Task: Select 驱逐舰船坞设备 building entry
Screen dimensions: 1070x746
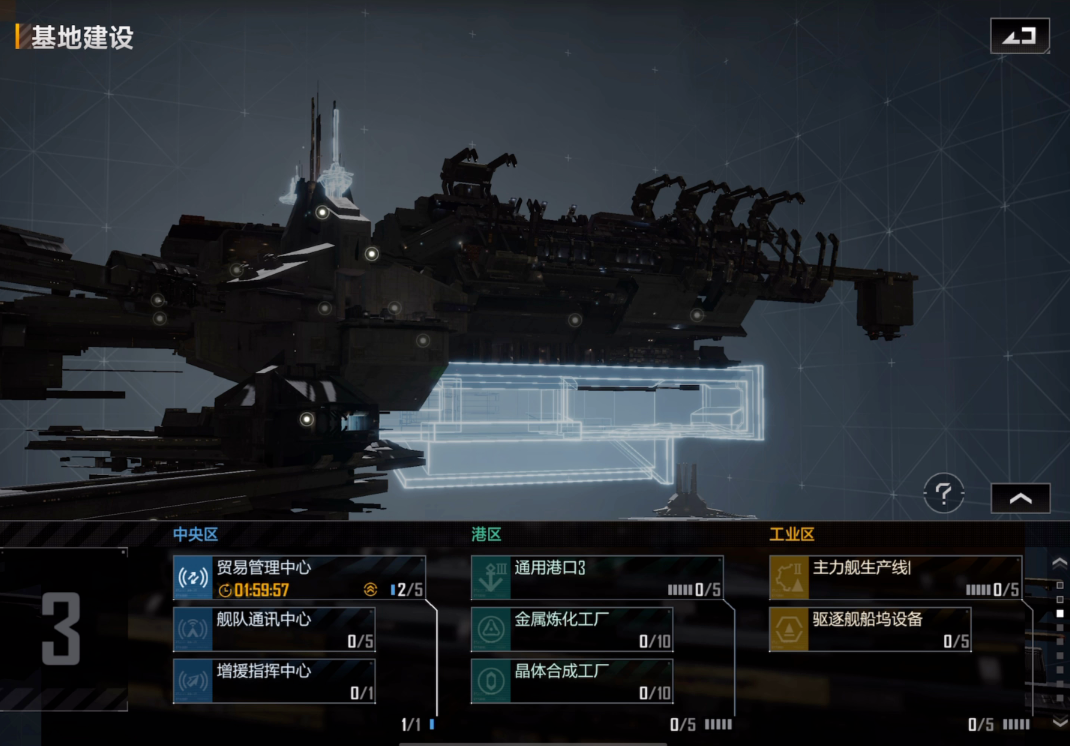Action: pyautogui.click(x=870, y=630)
